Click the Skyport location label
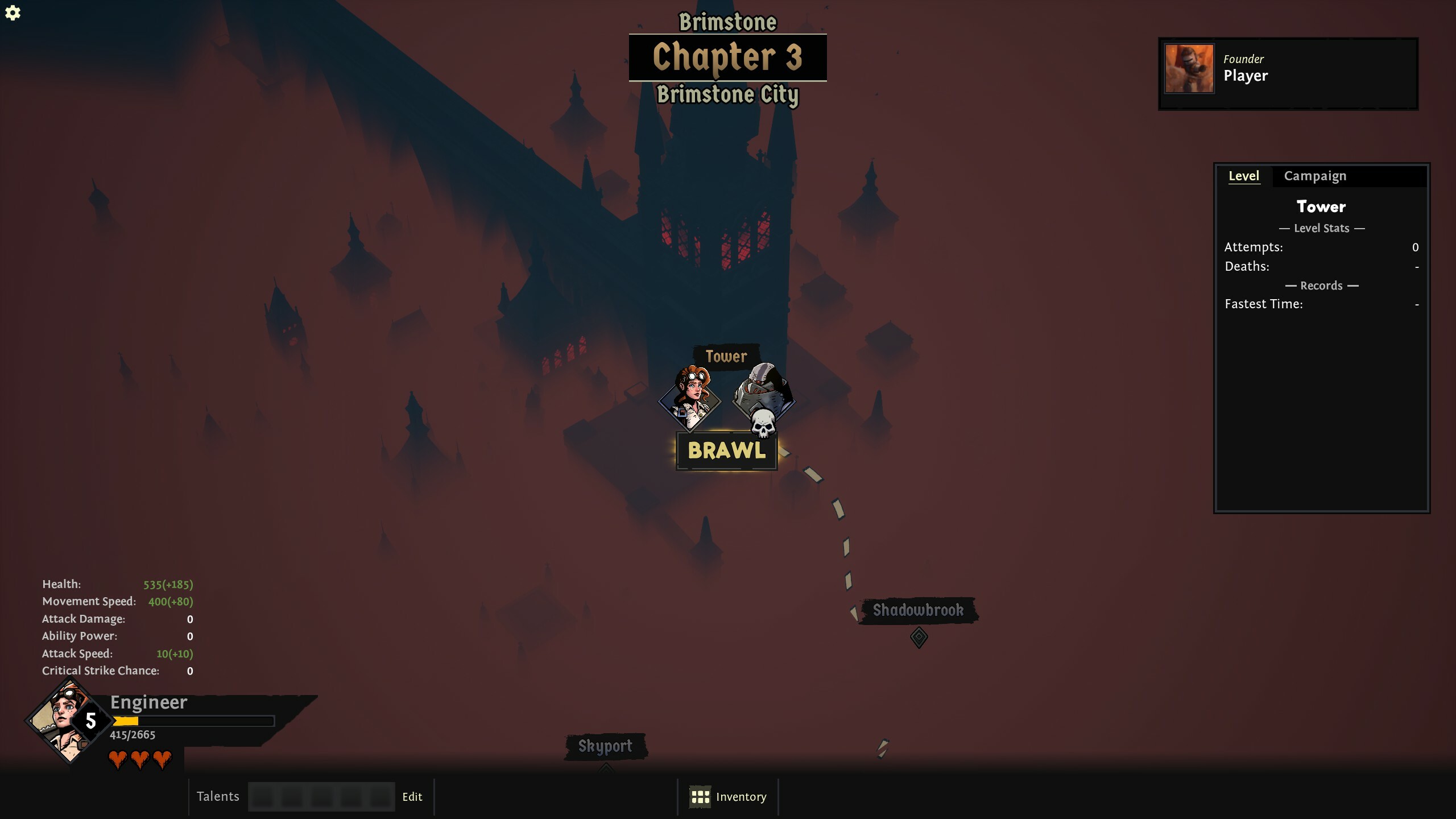Image resolution: width=1456 pixels, height=819 pixels. click(606, 747)
